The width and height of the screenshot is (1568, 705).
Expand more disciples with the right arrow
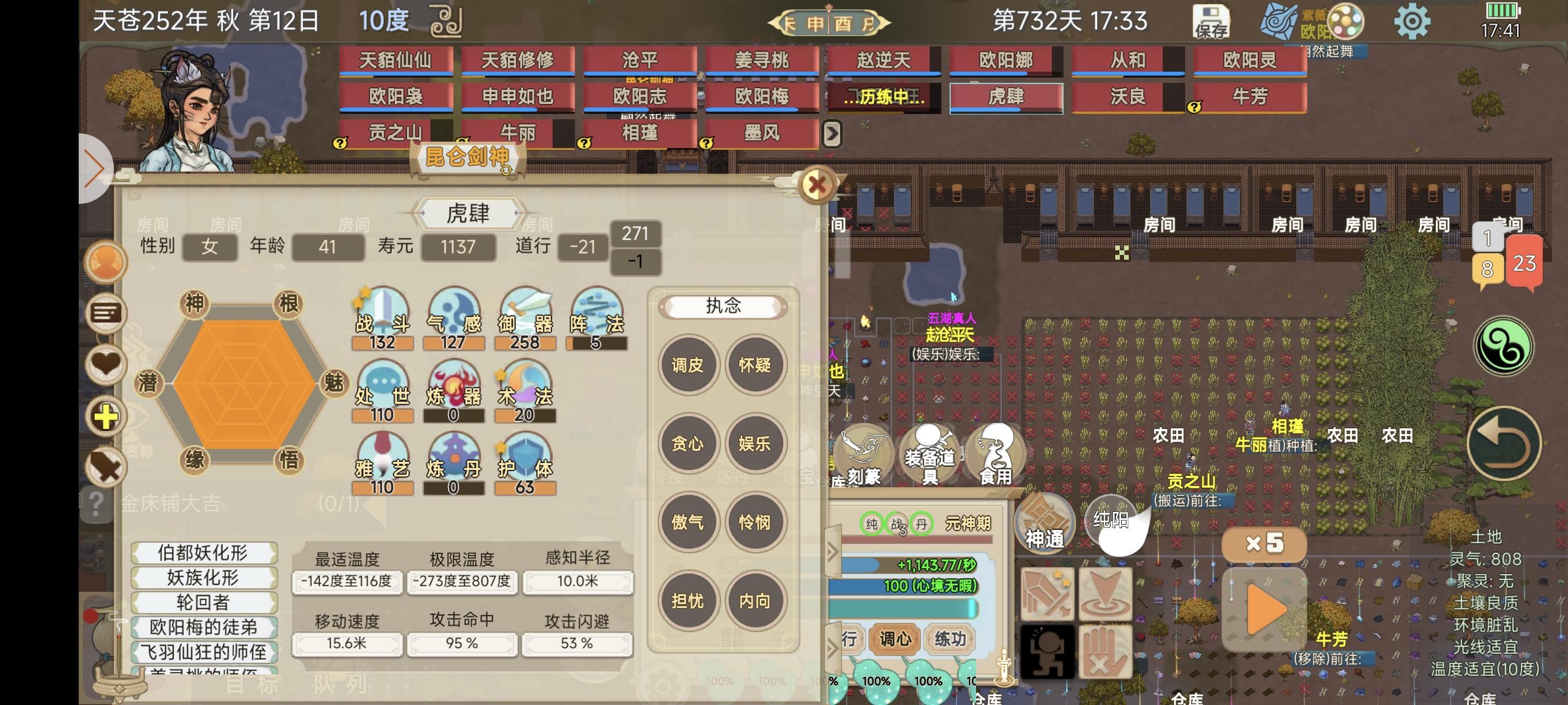tap(833, 132)
